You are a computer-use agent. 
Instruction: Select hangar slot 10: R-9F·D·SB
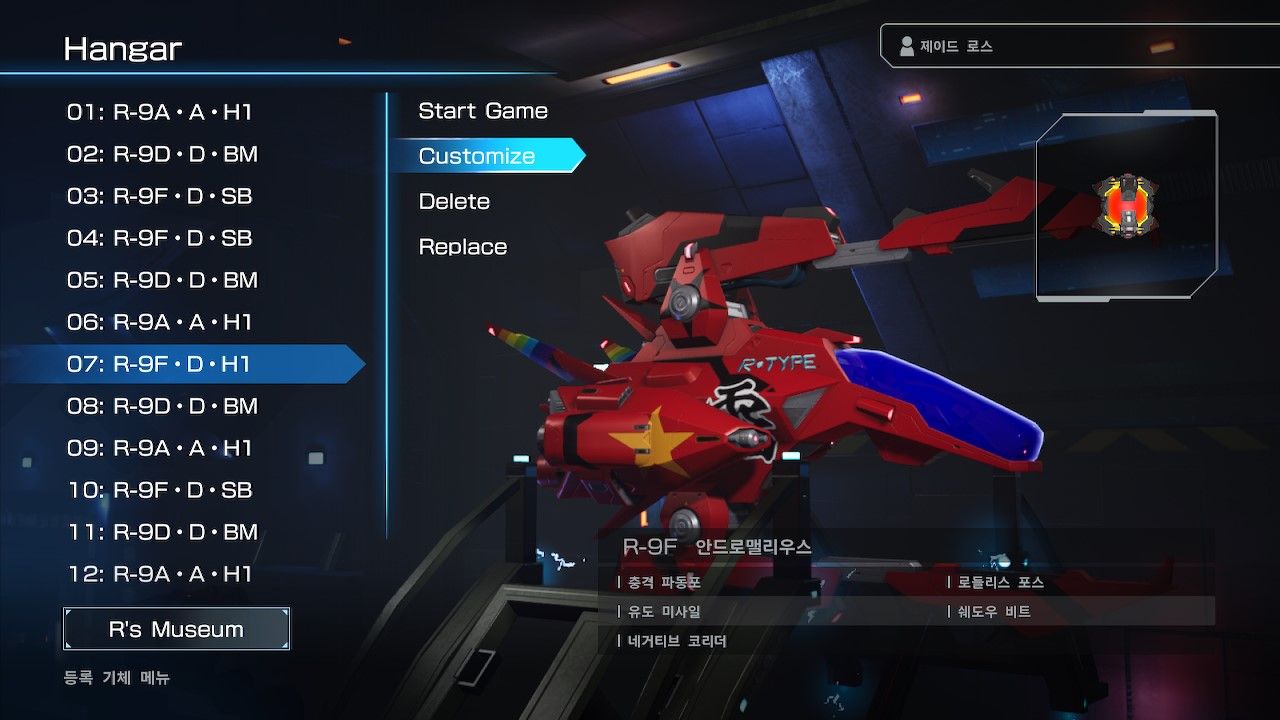click(x=160, y=490)
